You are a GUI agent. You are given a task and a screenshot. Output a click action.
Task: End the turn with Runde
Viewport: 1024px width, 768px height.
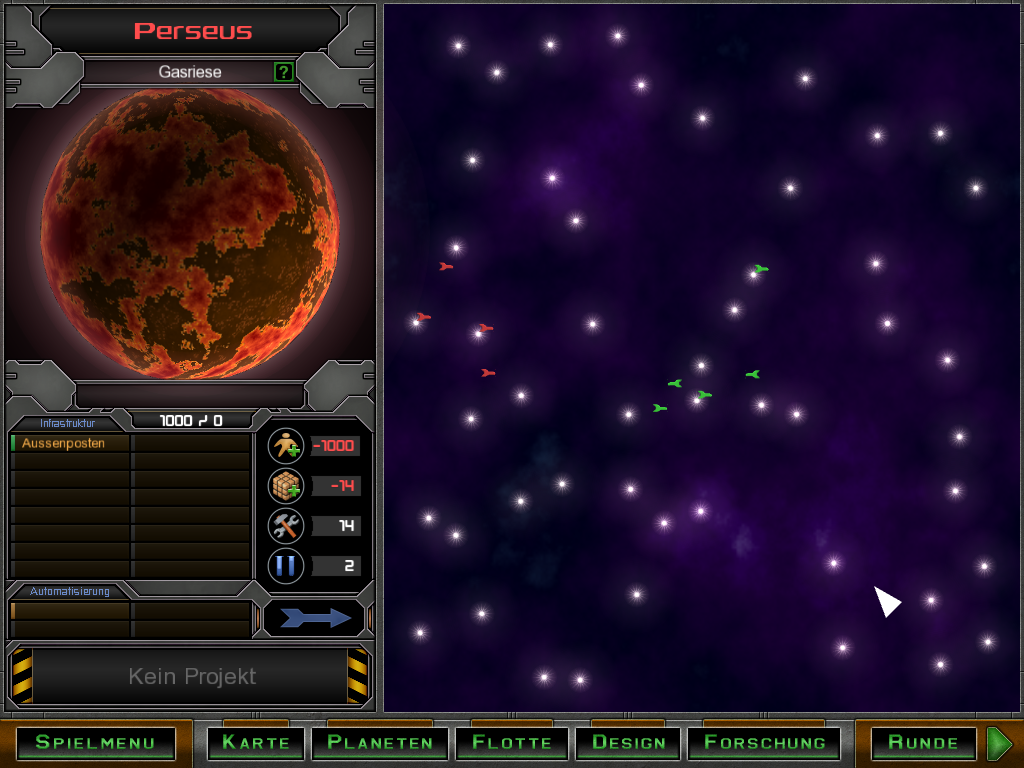point(923,742)
